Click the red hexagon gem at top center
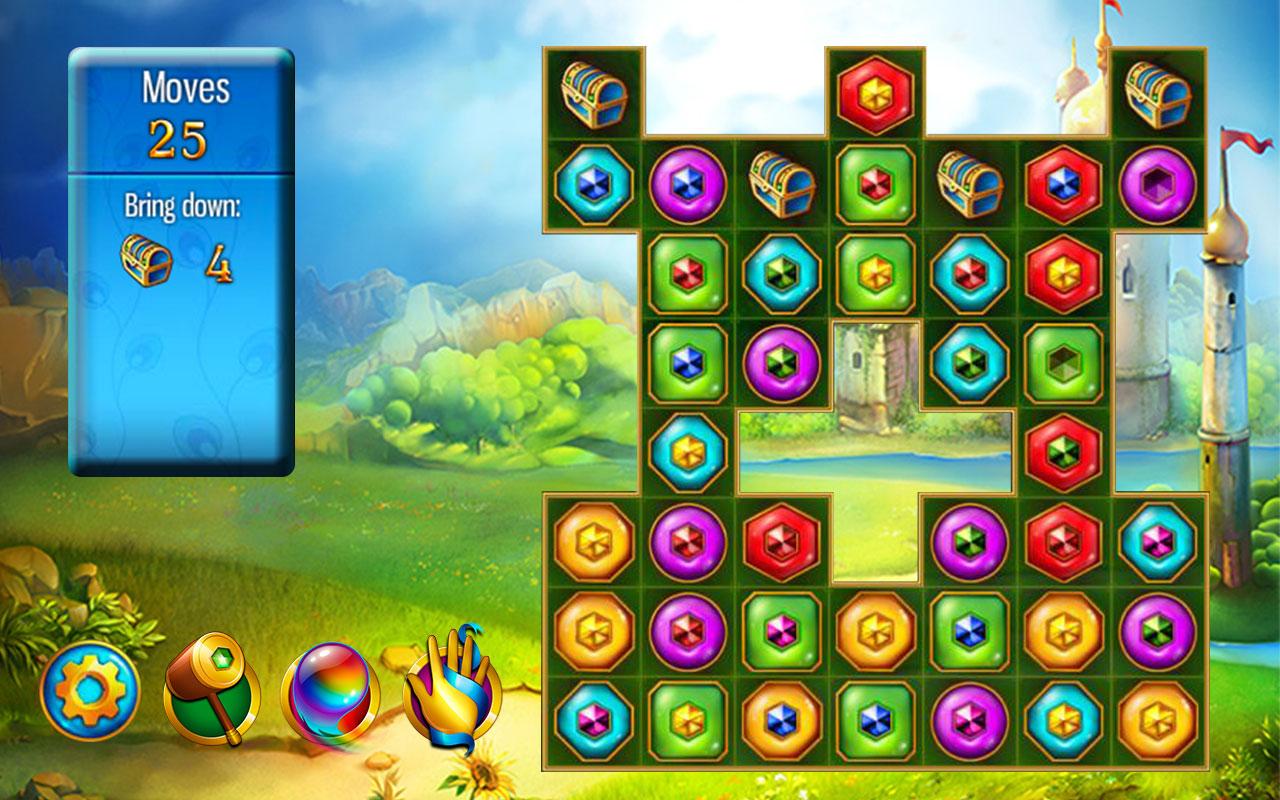Screen dimensions: 1280x800 pyautogui.click(x=875, y=95)
